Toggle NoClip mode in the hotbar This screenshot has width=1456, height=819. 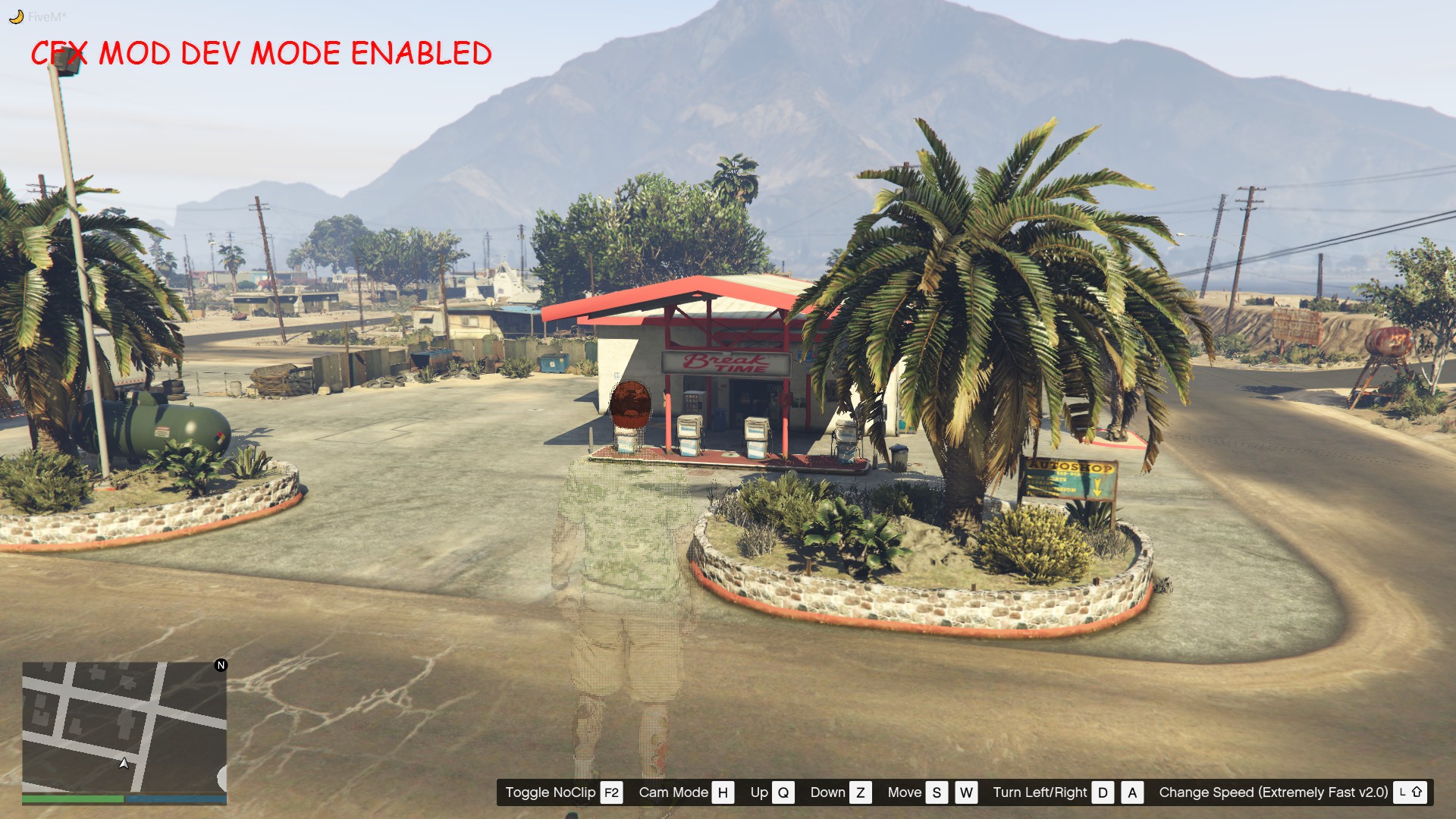point(553,792)
